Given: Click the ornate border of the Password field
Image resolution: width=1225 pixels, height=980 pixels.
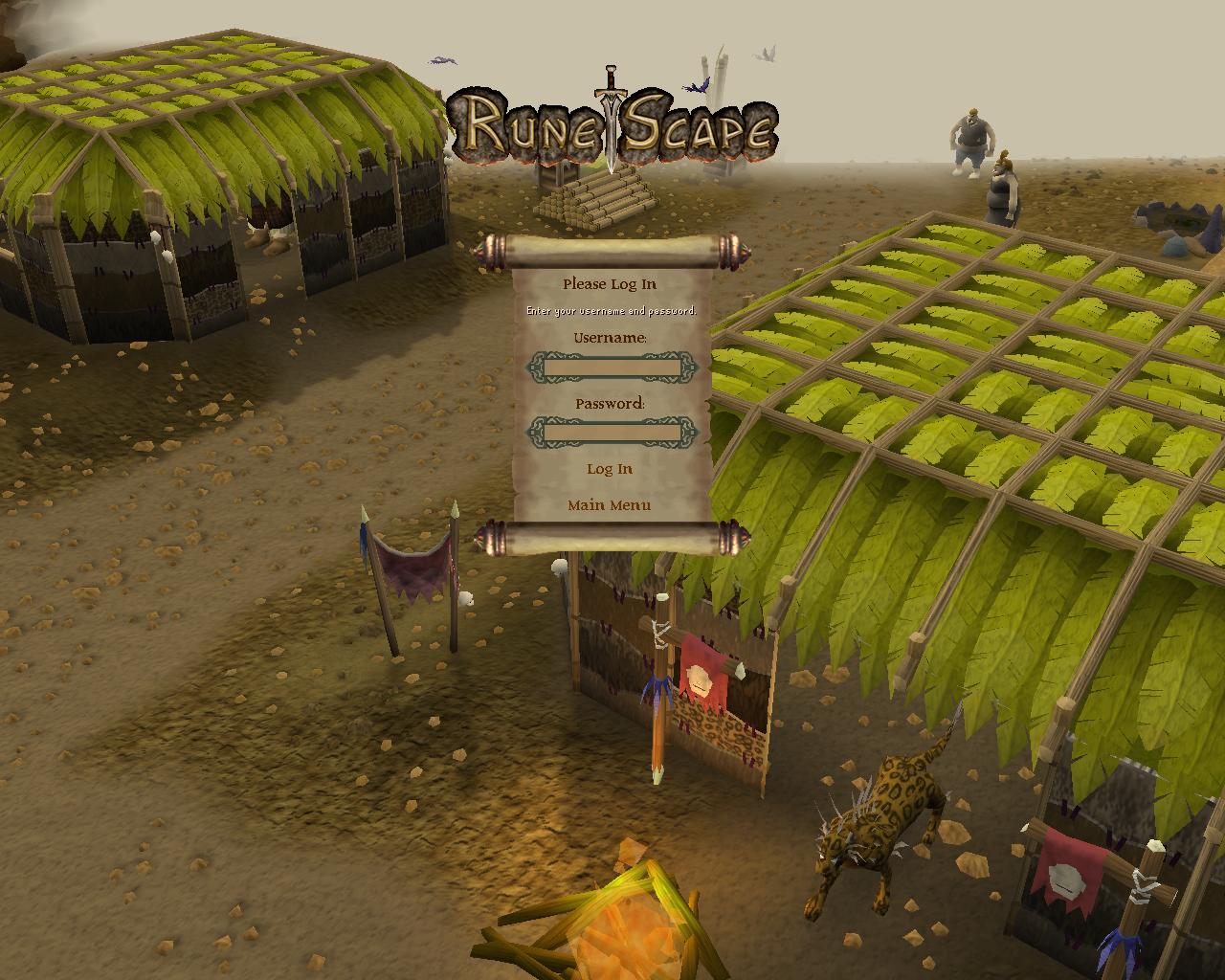Looking at the screenshot, I should tap(537, 431).
